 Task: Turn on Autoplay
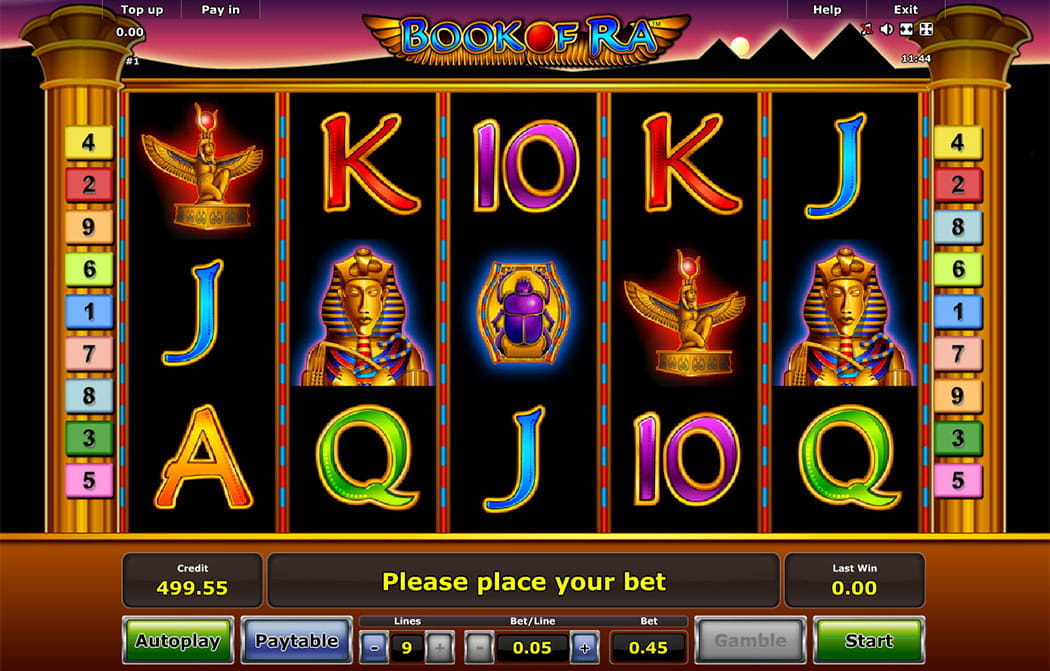tap(177, 640)
